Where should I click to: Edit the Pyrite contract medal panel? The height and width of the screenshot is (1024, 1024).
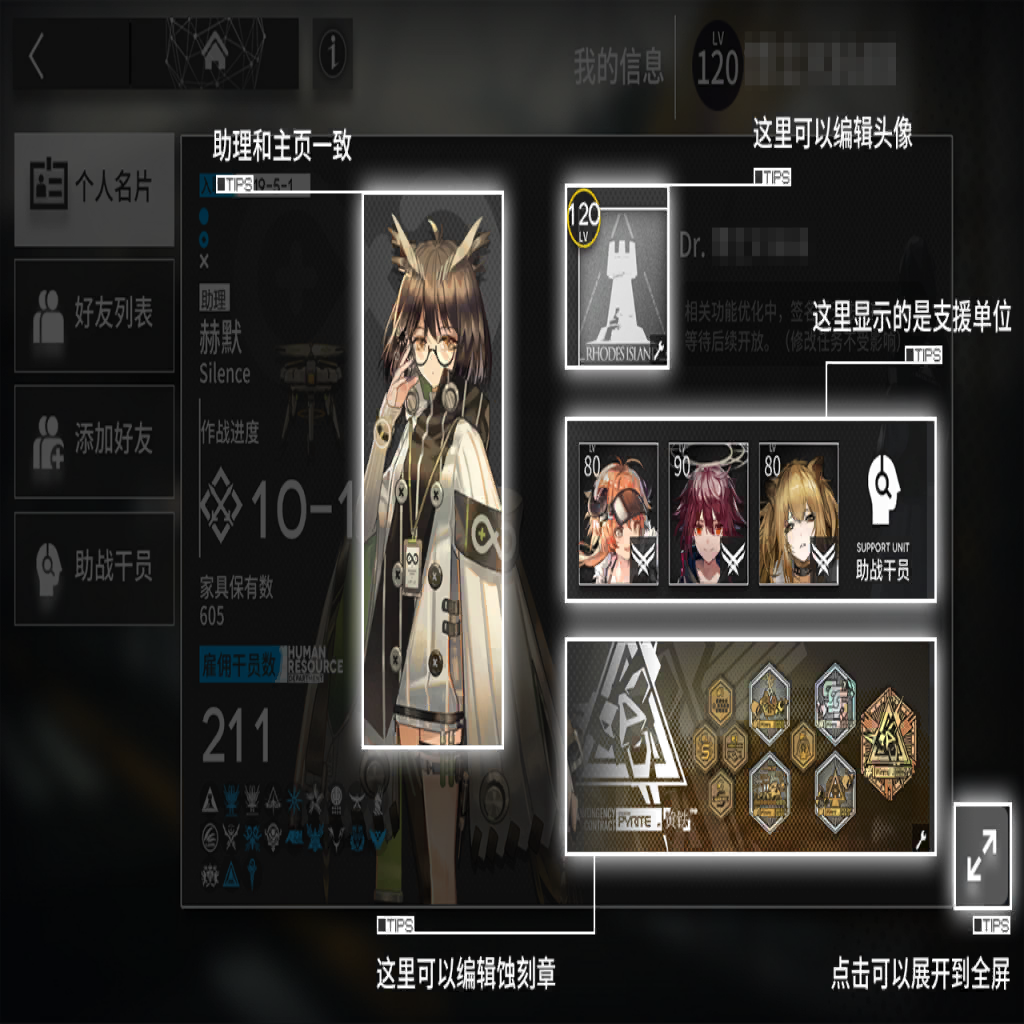(x=750, y=746)
